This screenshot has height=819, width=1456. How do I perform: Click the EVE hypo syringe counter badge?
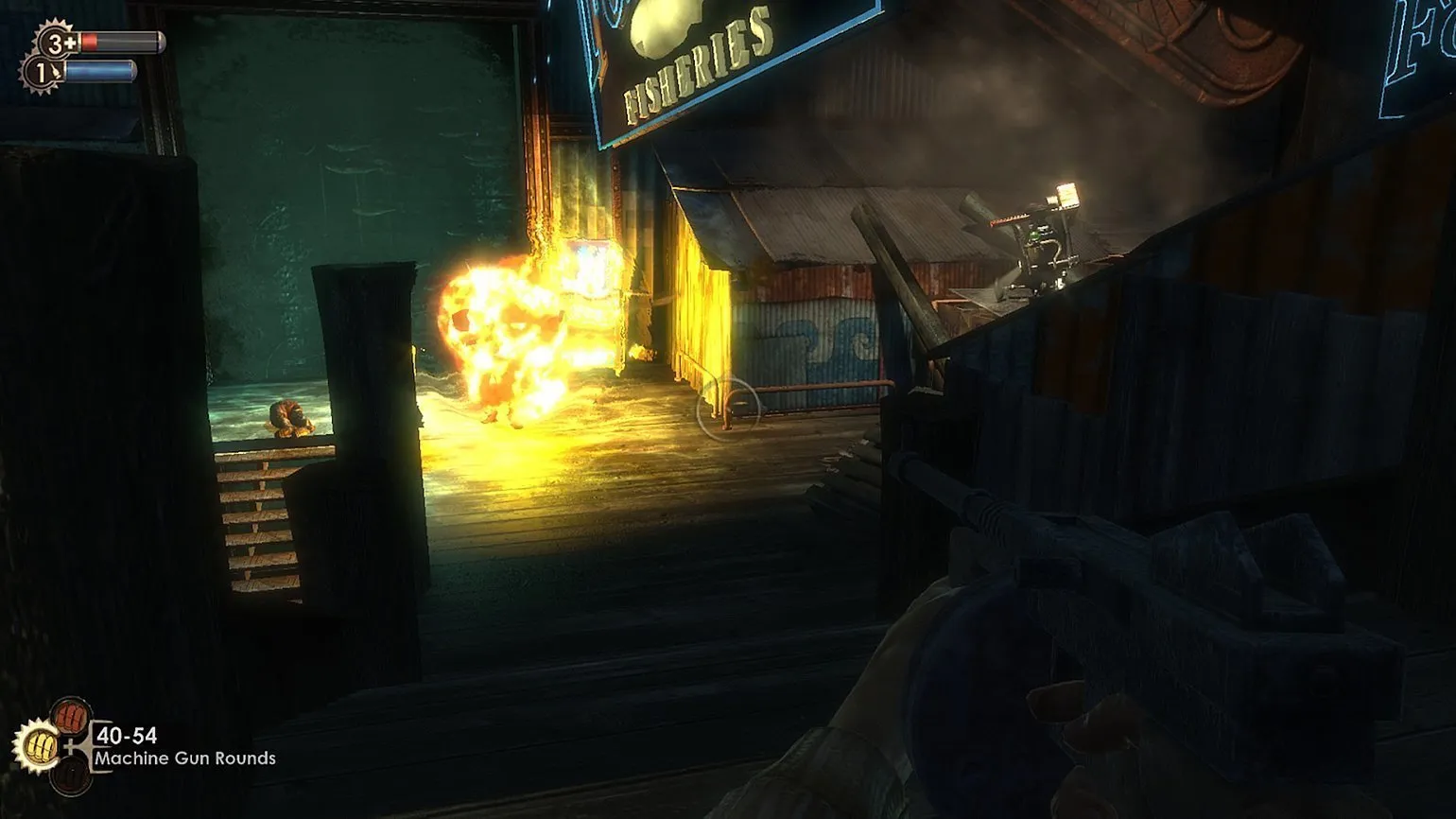coord(43,72)
